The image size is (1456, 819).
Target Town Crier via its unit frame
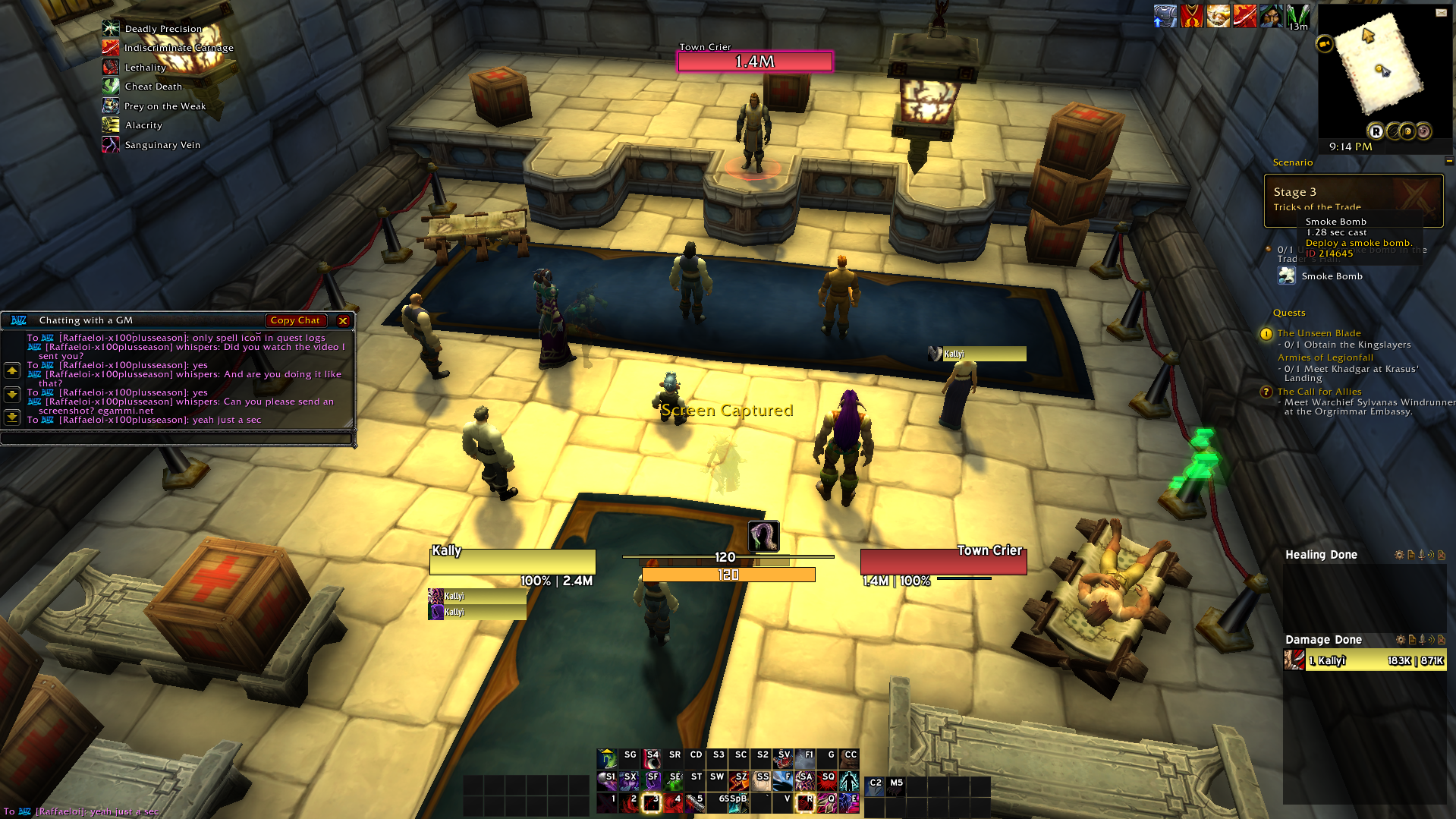[x=943, y=562]
